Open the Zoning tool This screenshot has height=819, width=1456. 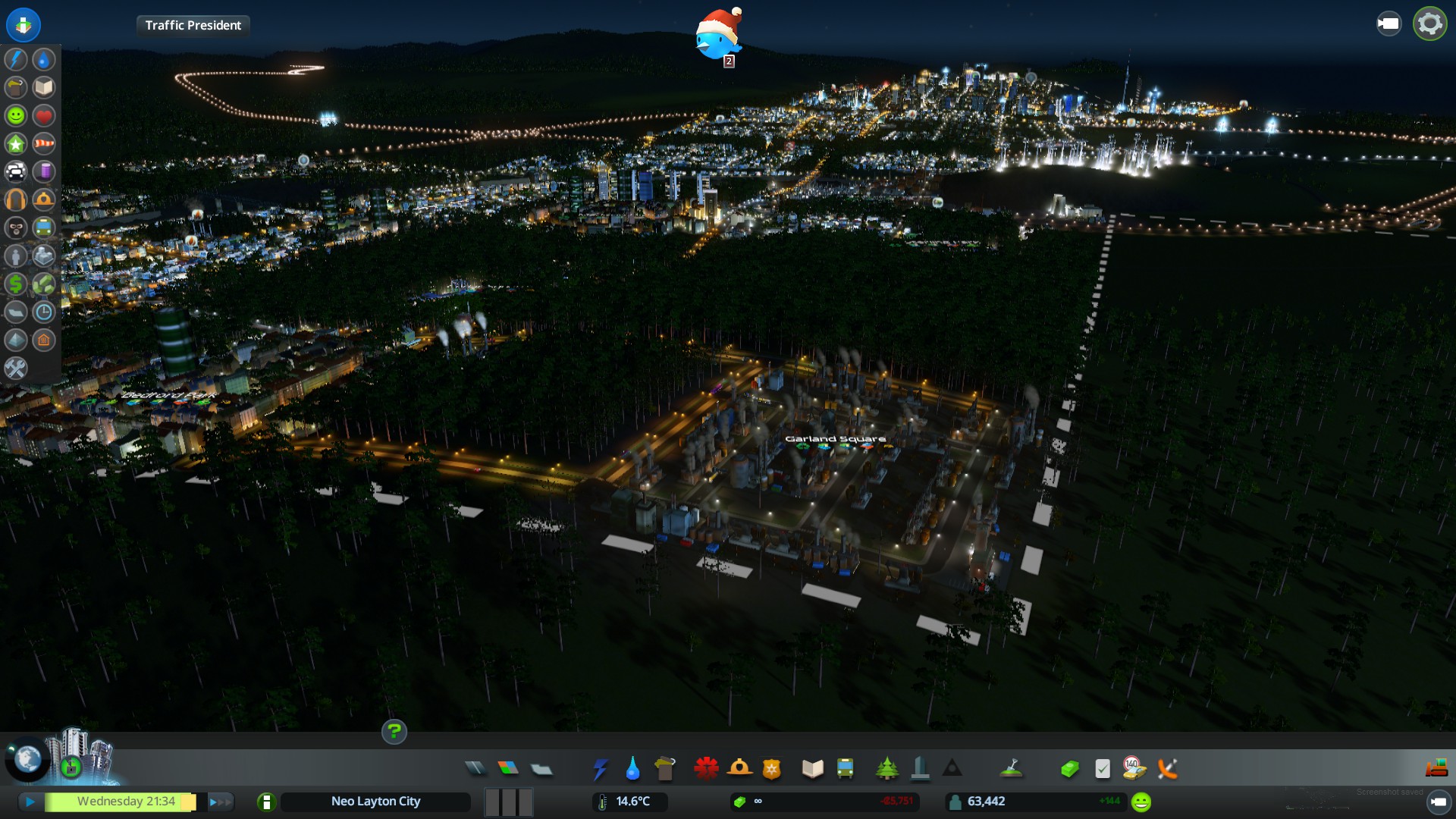tap(508, 769)
